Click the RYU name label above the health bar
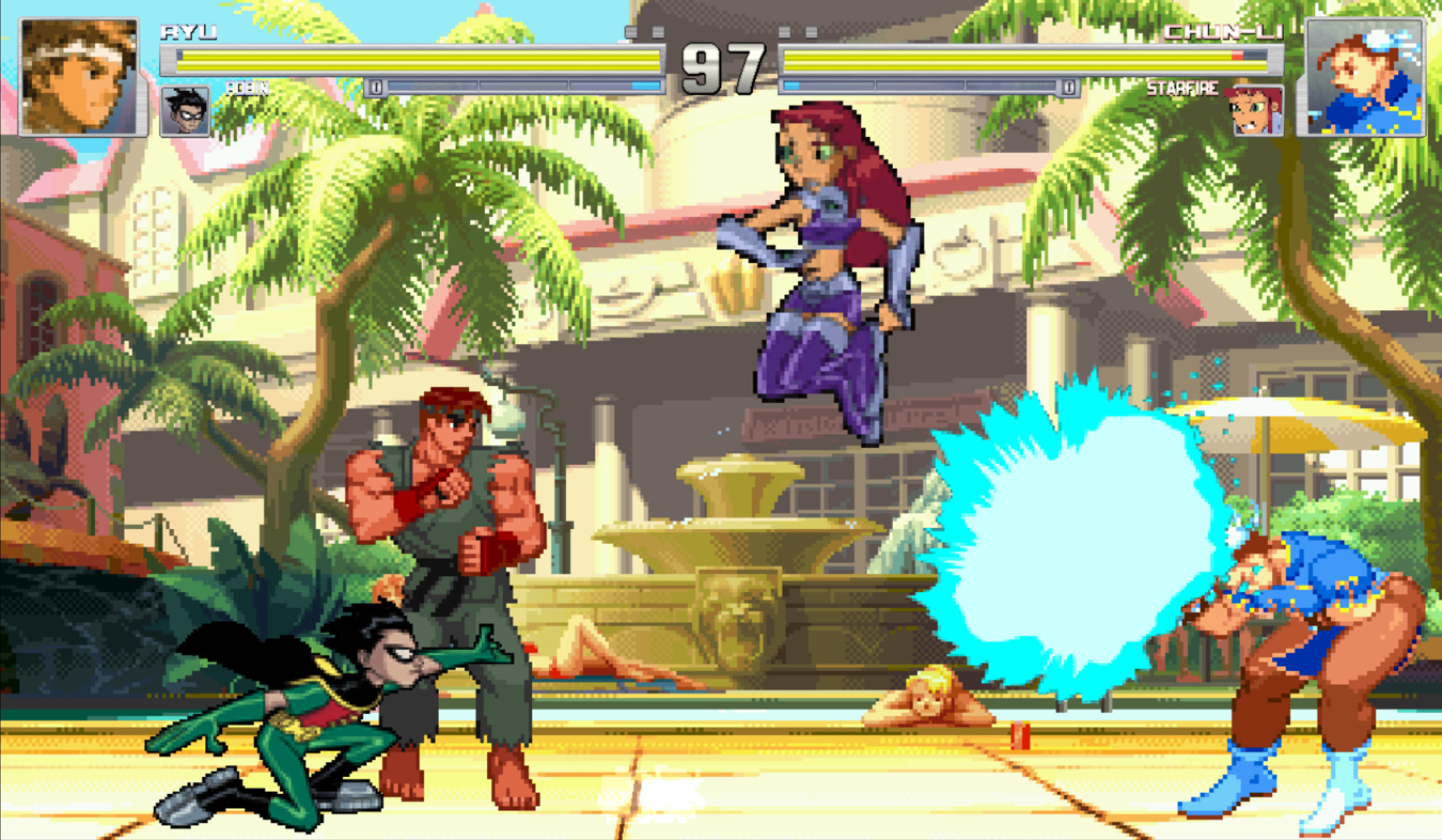 (x=189, y=31)
